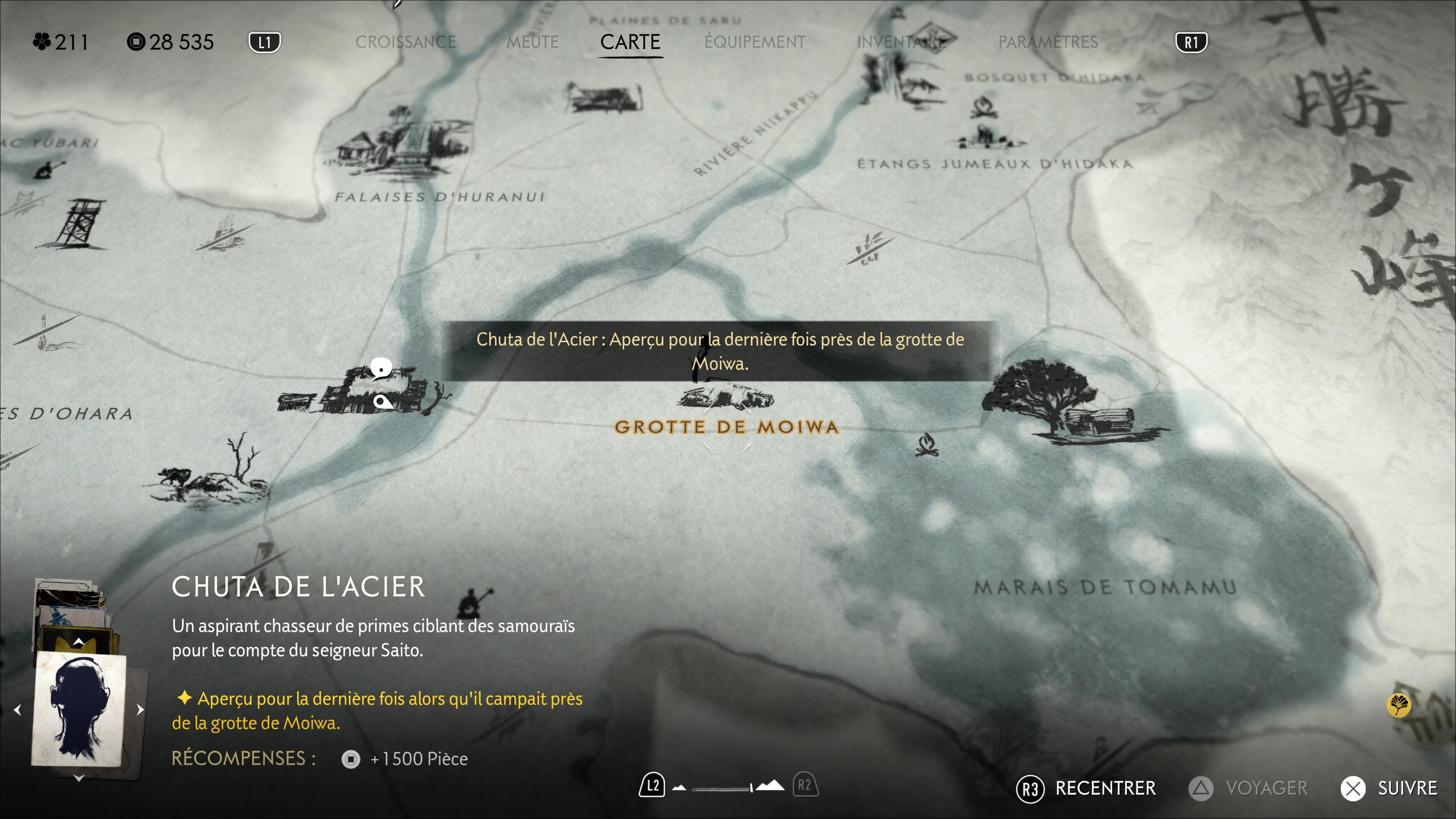Show the previous bounty card with left arrow
The width and height of the screenshot is (1456, 819).
pos(17,710)
